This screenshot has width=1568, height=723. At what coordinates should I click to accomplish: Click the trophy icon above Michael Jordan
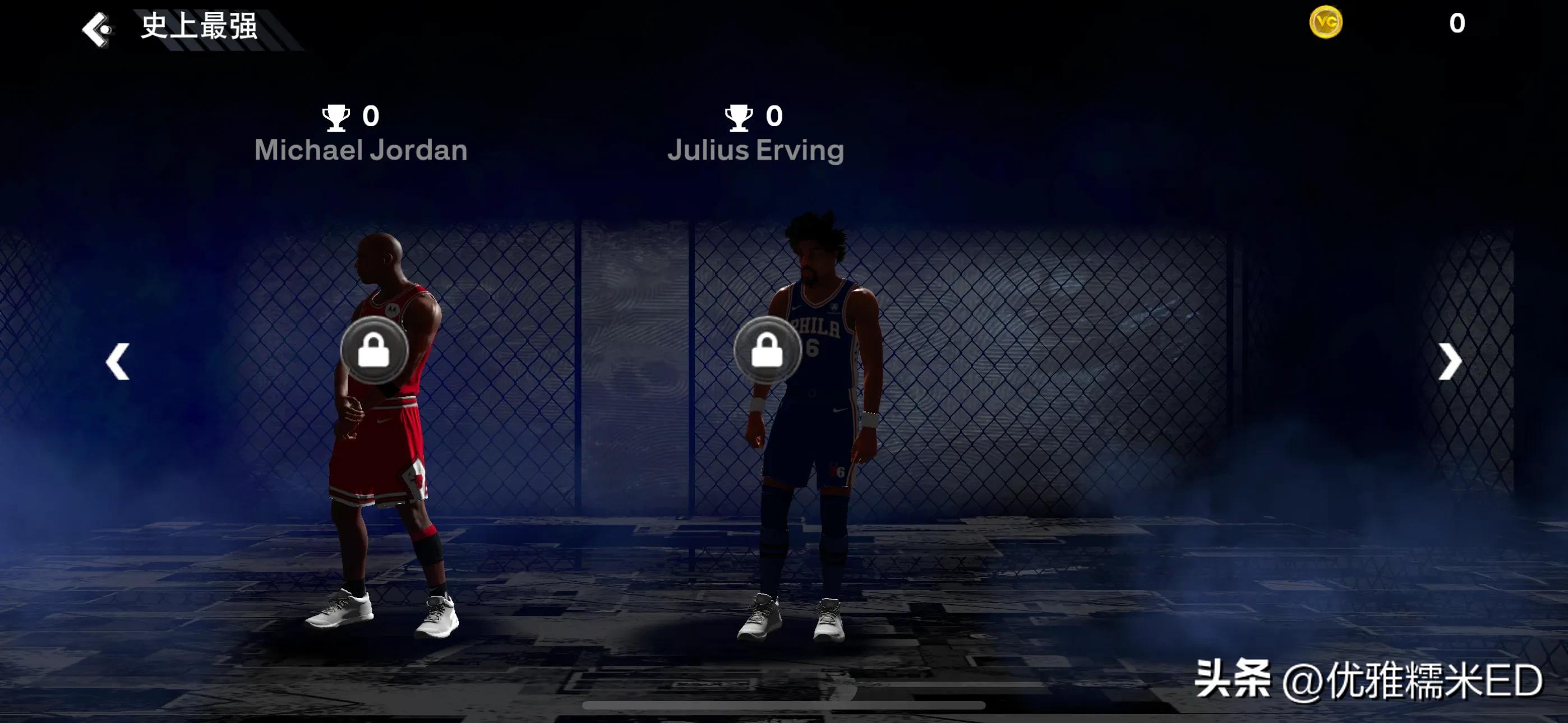click(x=336, y=117)
